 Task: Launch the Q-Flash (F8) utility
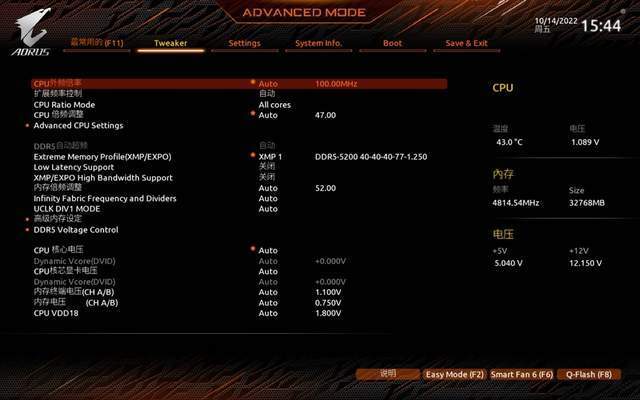click(x=588, y=374)
